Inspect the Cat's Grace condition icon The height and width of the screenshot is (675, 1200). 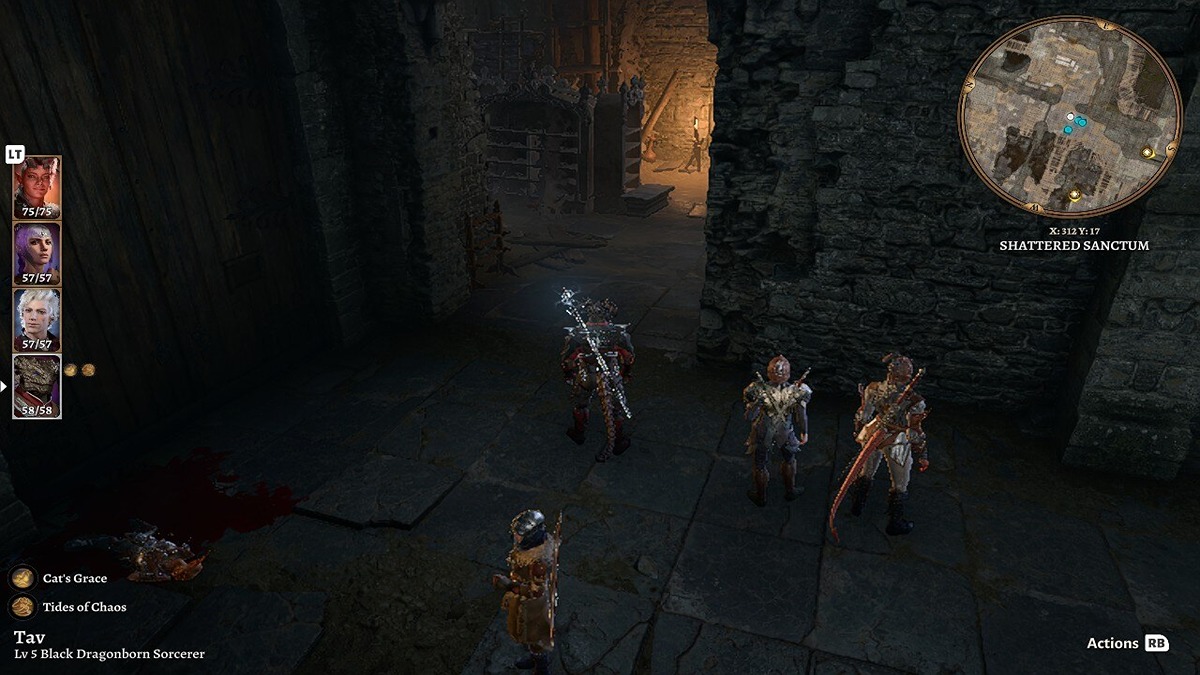tap(23, 578)
